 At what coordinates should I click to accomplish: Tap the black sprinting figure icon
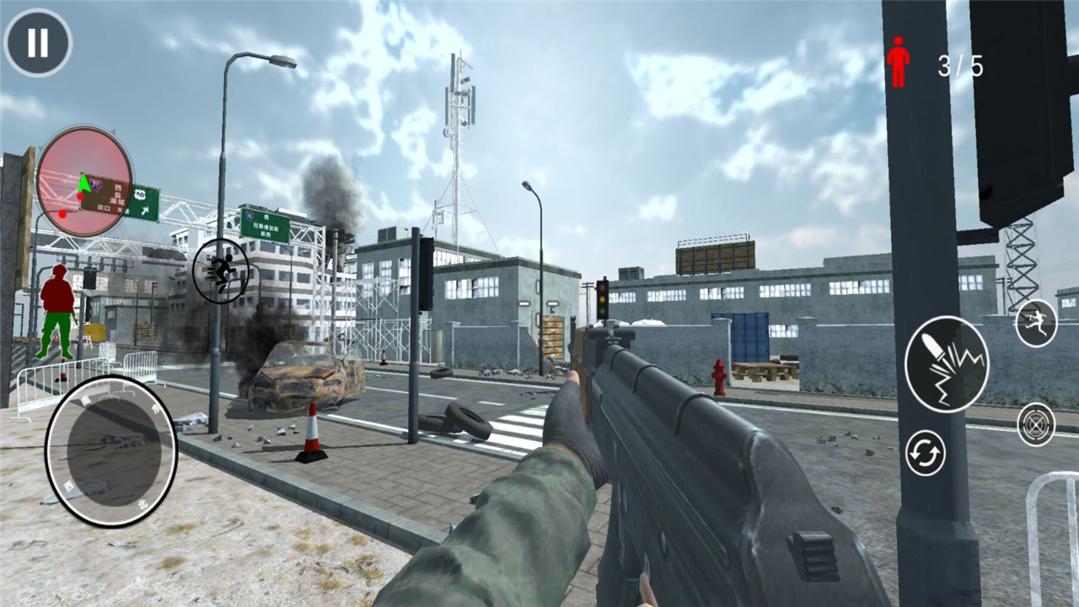click(221, 271)
